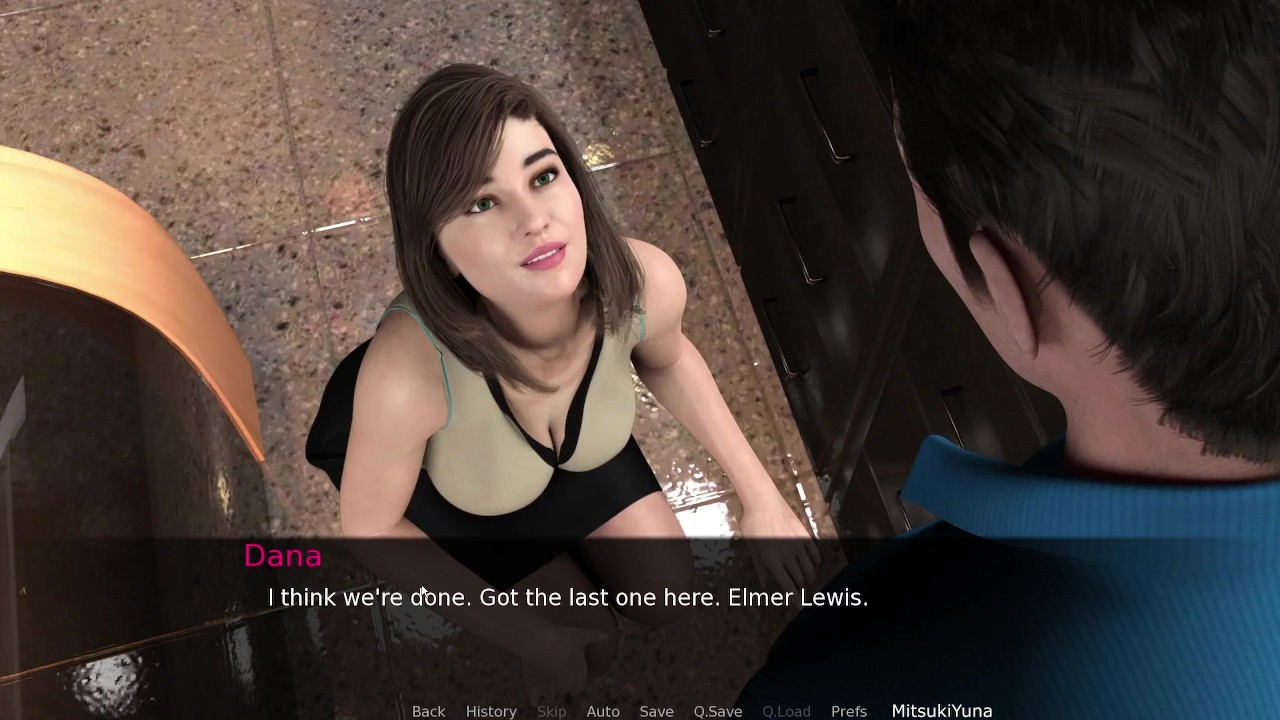Quick save with Q.Save
Screen dimensions: 1280x720
(x=718, y=711)
